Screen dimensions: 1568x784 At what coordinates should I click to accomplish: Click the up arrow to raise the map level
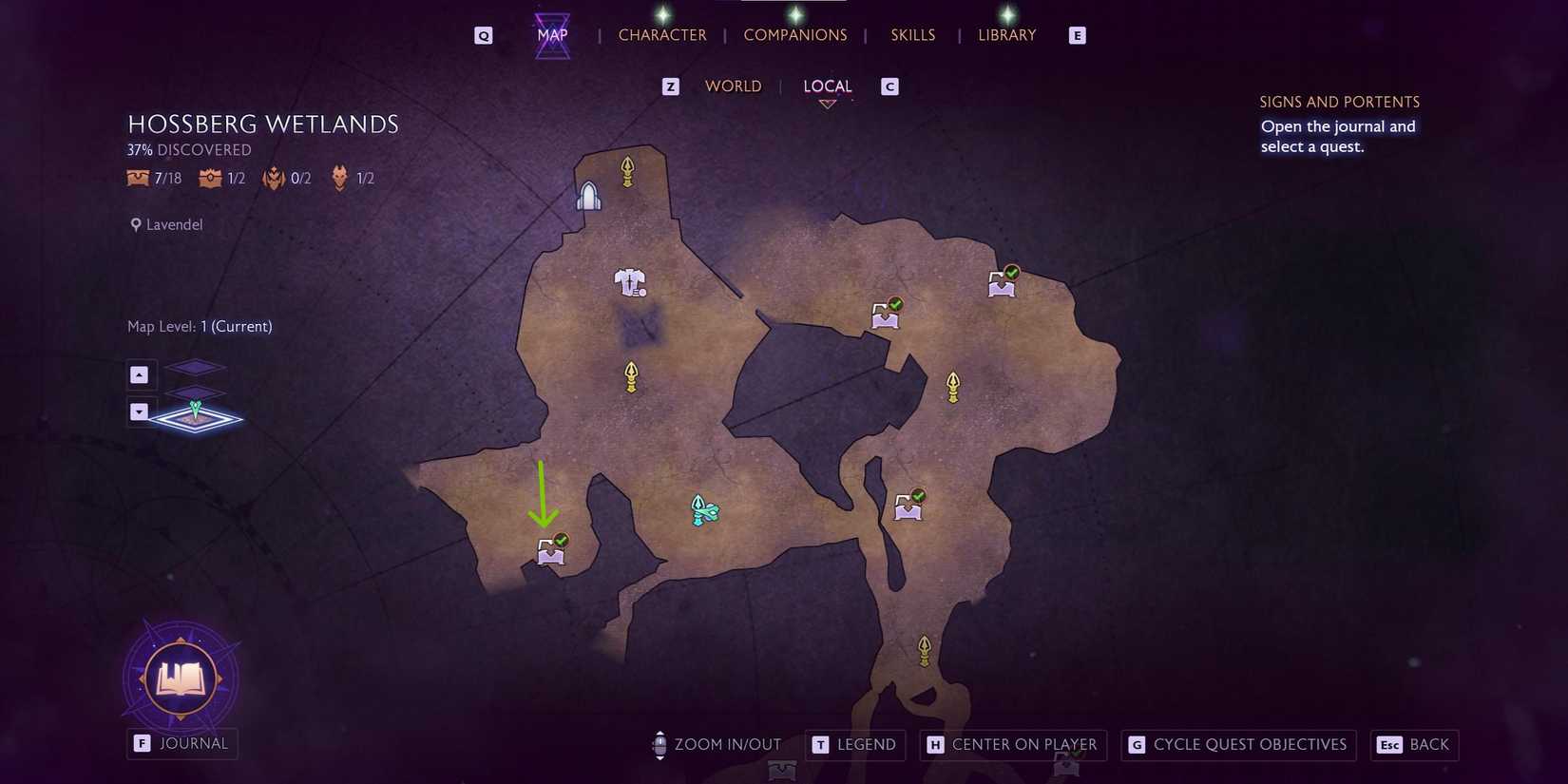[141, 374]
